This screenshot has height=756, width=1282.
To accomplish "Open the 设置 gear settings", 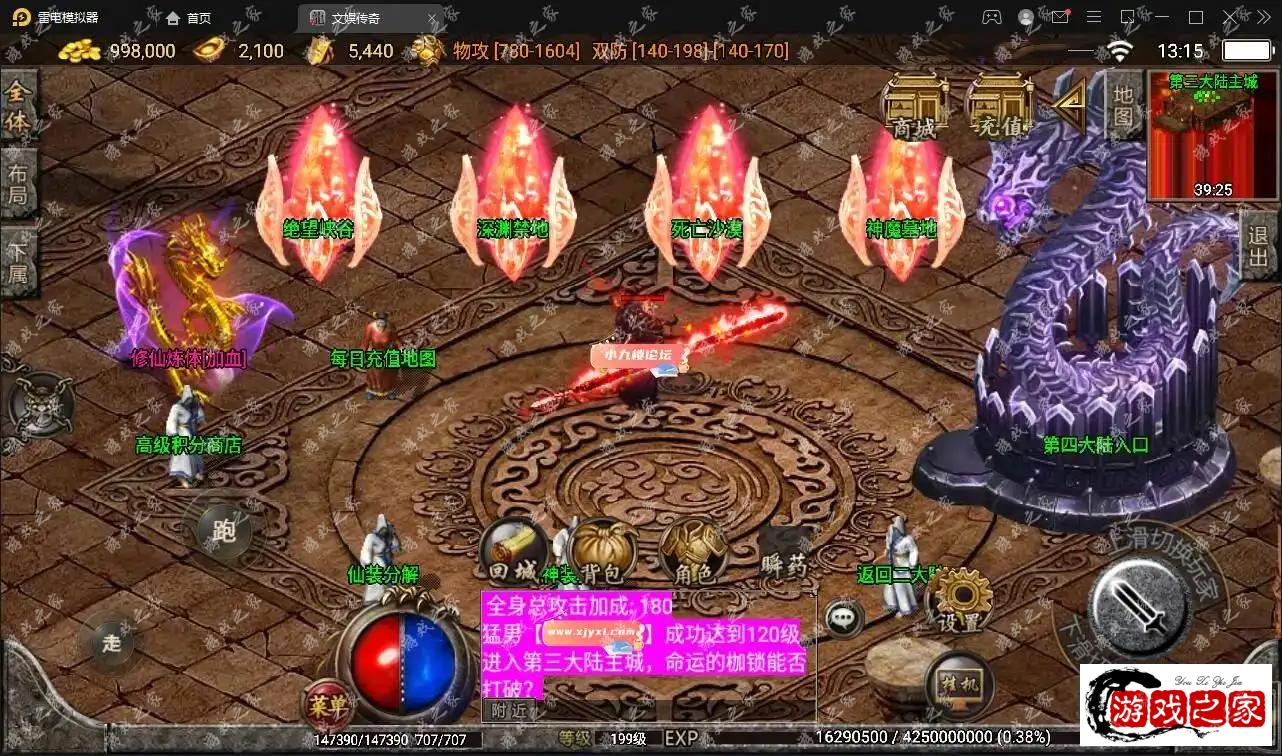I will pos(960,600).
